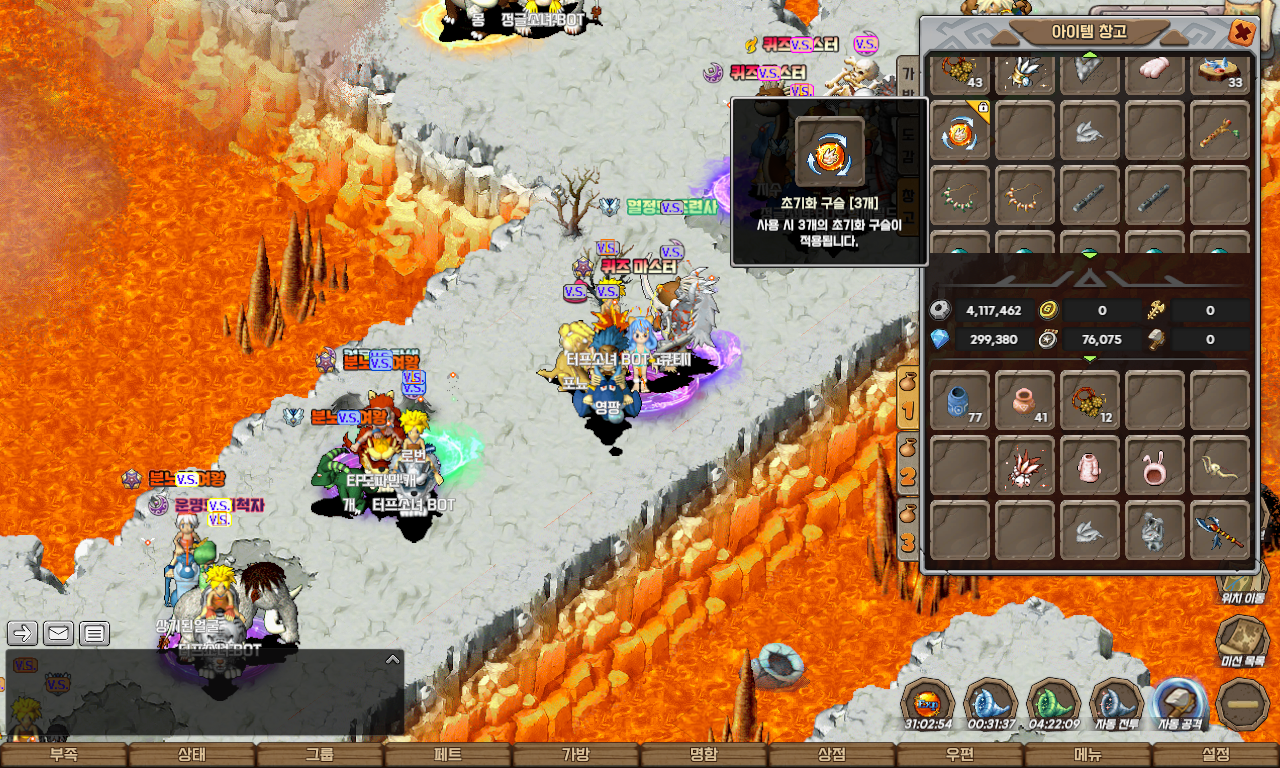1280x768 pixels.
Task: Toggle the auto attack (자동 공격) button
Action: tap(1179, 703)
